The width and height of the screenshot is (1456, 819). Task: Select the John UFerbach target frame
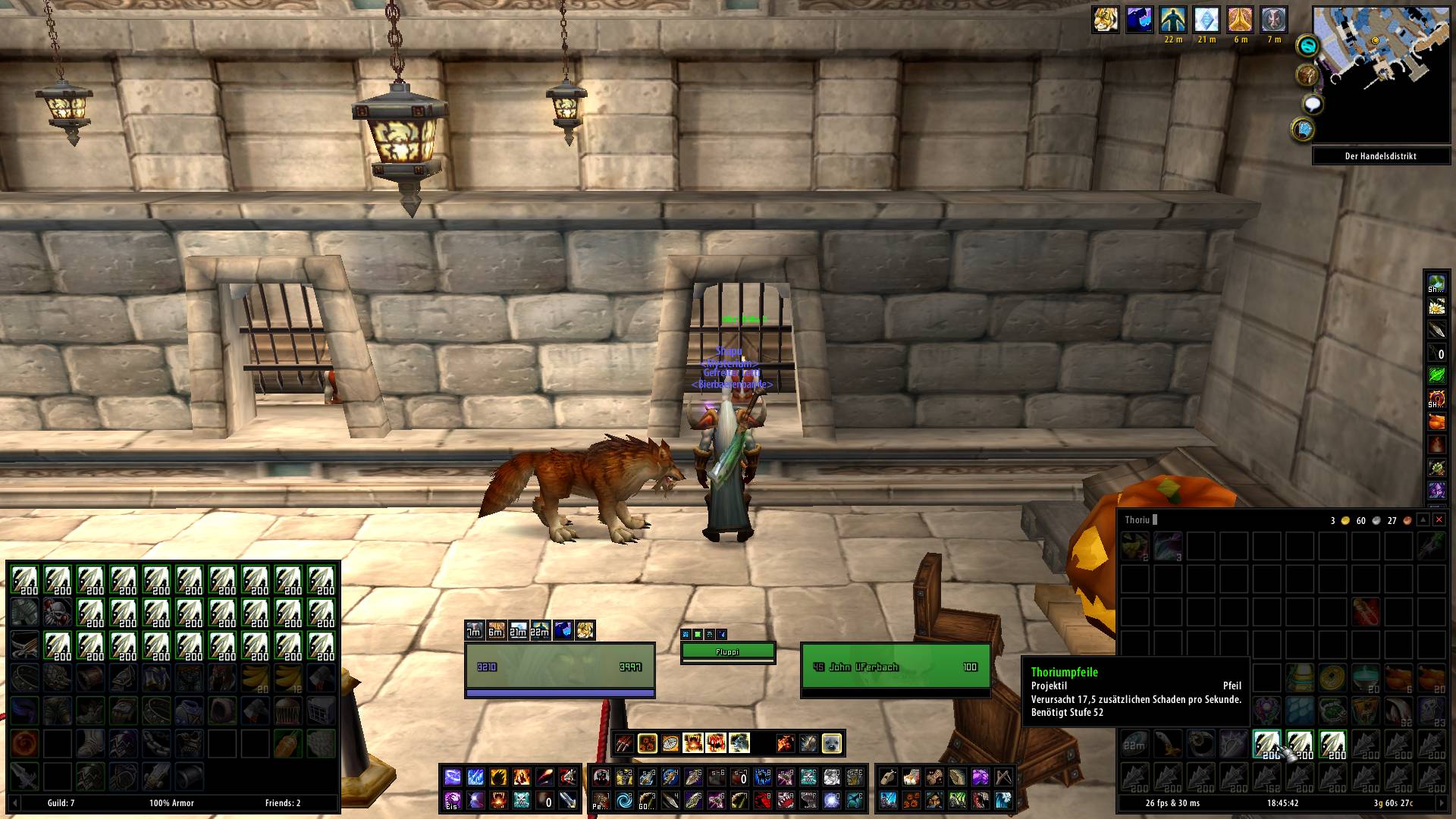click(x=895, y=667)
